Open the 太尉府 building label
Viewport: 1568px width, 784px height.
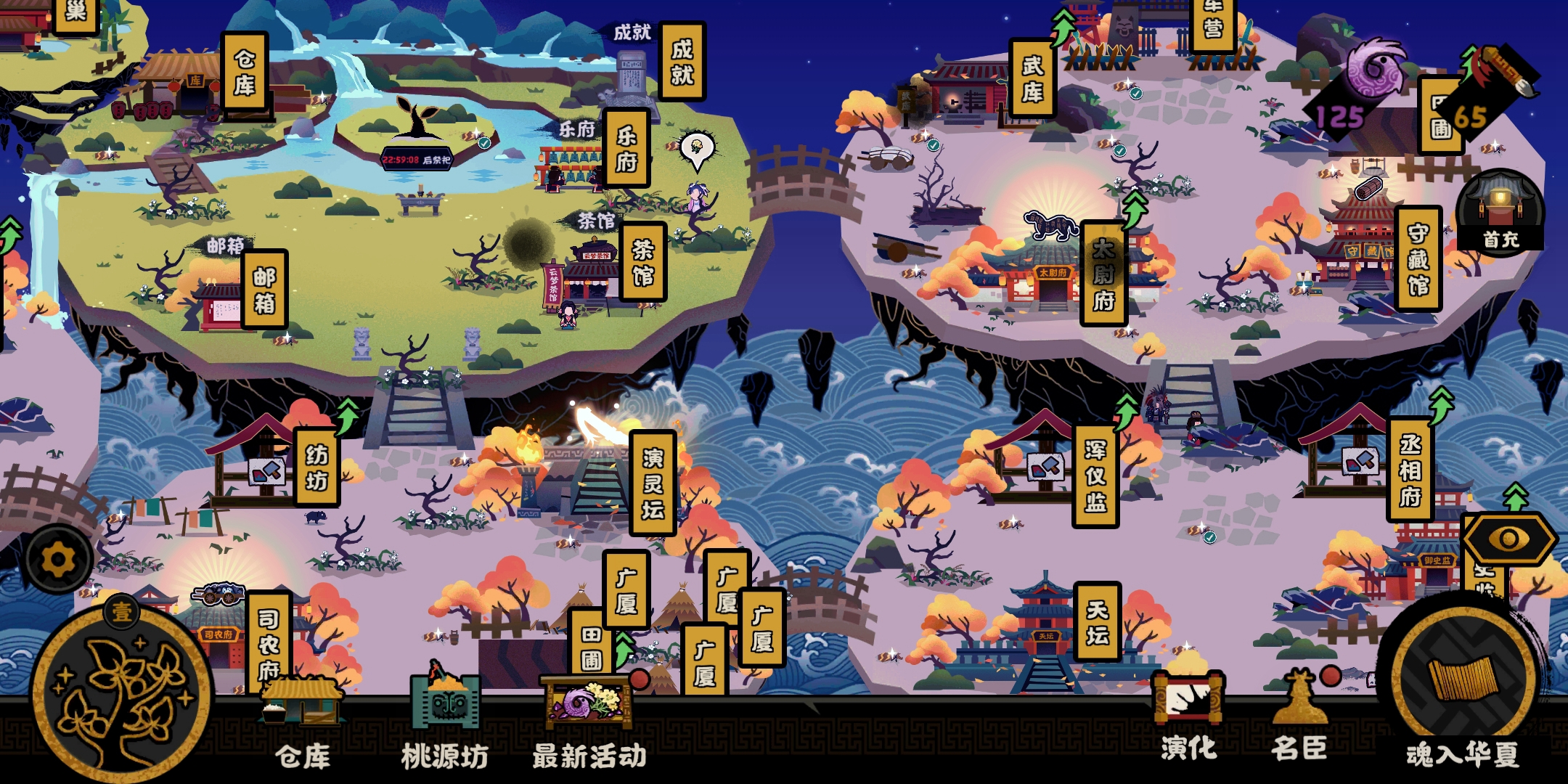pyautogui.click(x=1103, y=274)
